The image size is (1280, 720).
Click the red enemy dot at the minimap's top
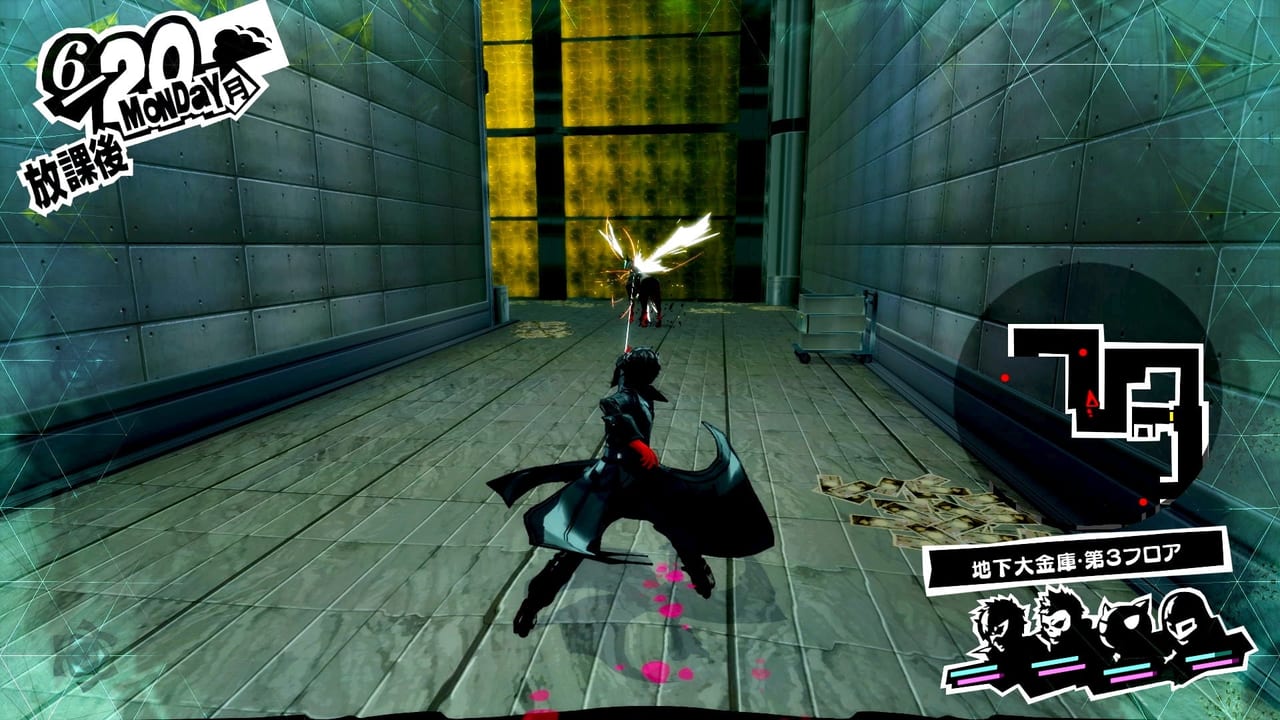tap(1083, 351)
